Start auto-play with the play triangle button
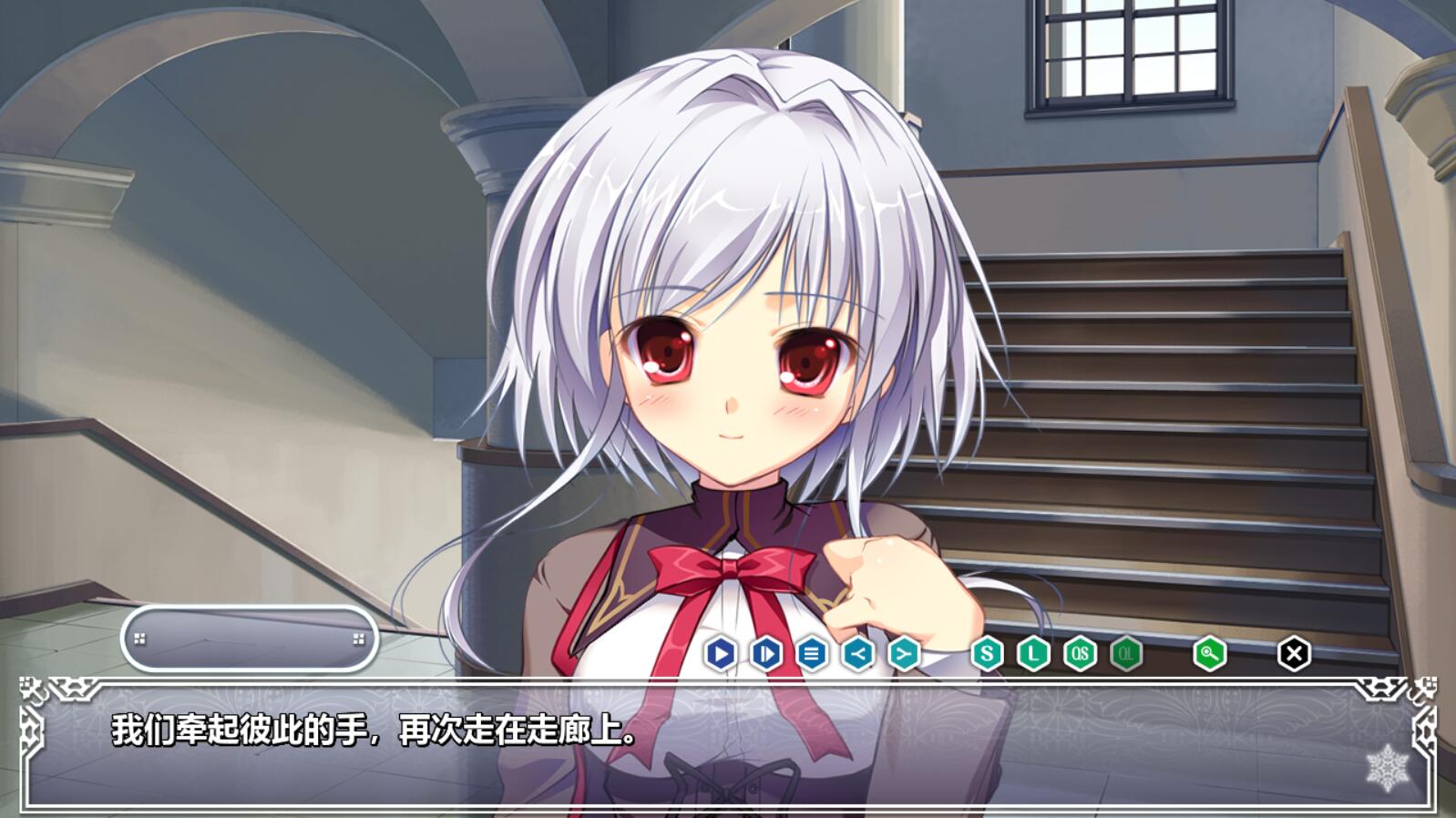 pos(721,653)
